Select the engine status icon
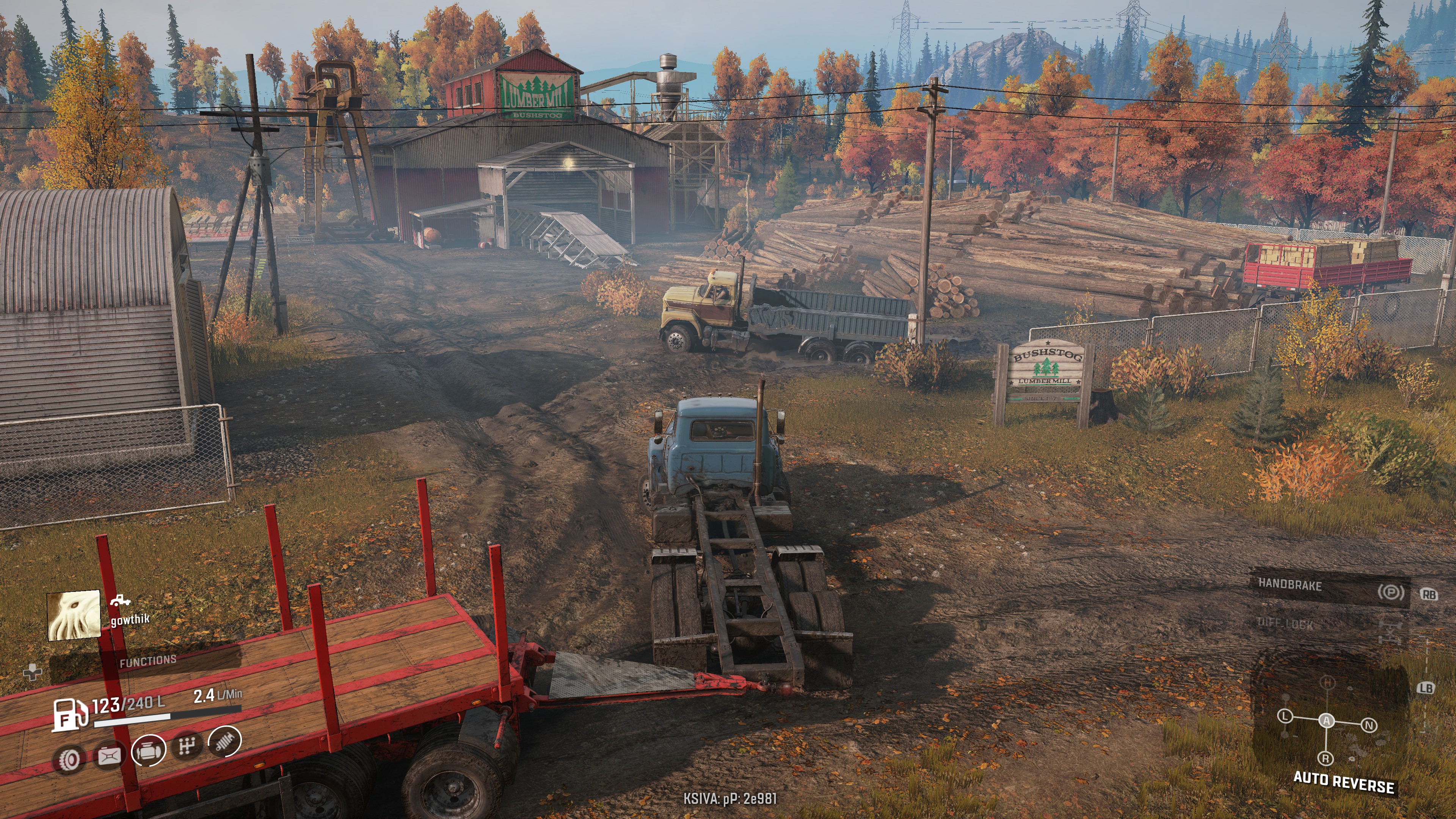This screenshot has width=1456, height=819. pos(149,751)
